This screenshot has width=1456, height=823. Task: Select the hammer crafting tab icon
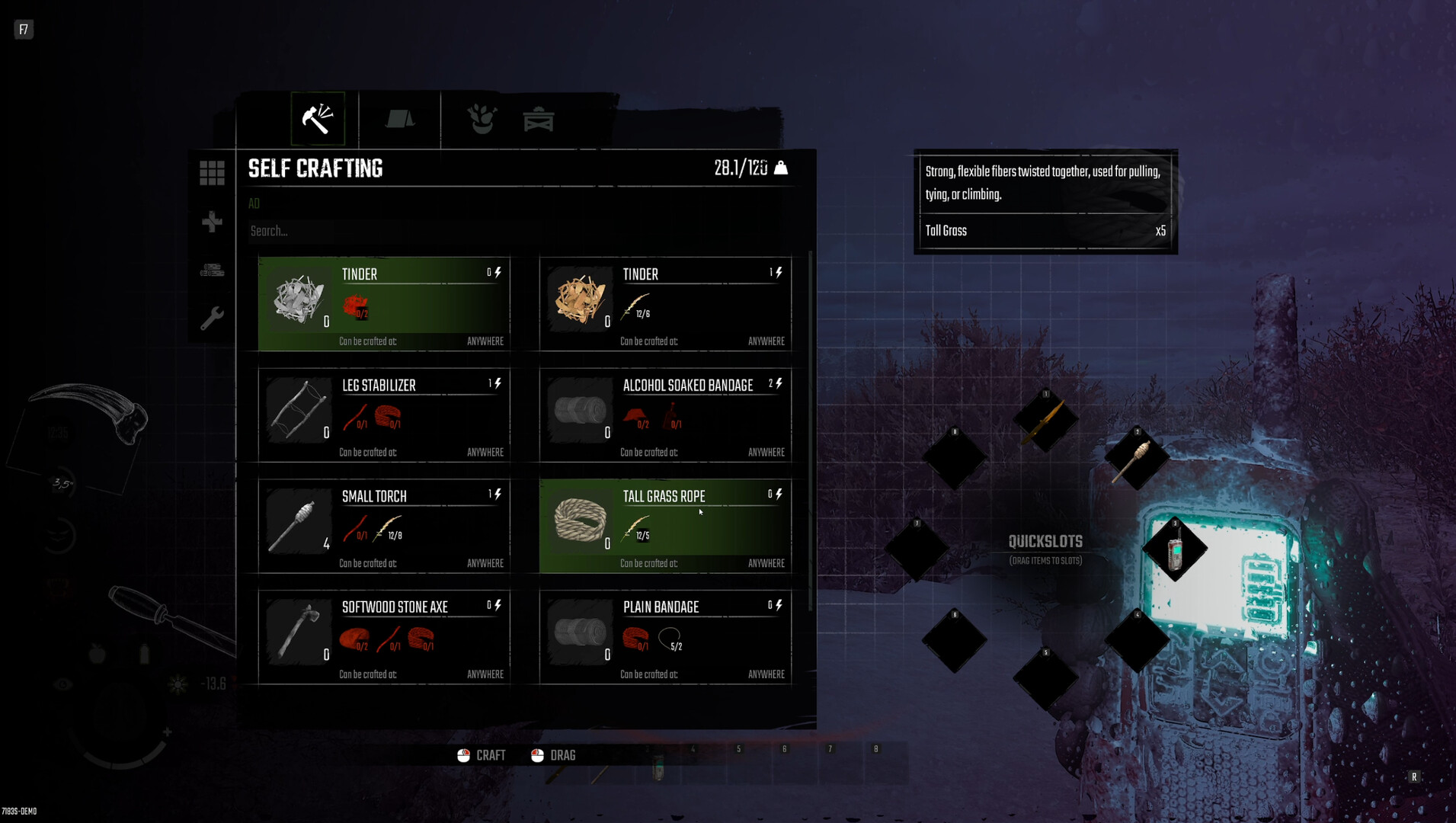318,118
